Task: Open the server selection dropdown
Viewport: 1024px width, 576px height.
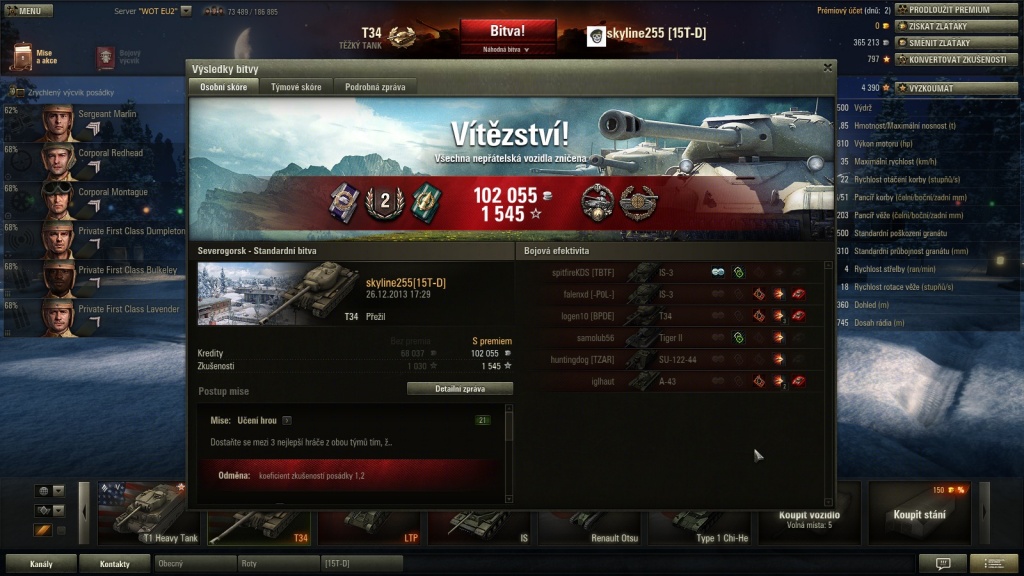Action: click(186, 11)
